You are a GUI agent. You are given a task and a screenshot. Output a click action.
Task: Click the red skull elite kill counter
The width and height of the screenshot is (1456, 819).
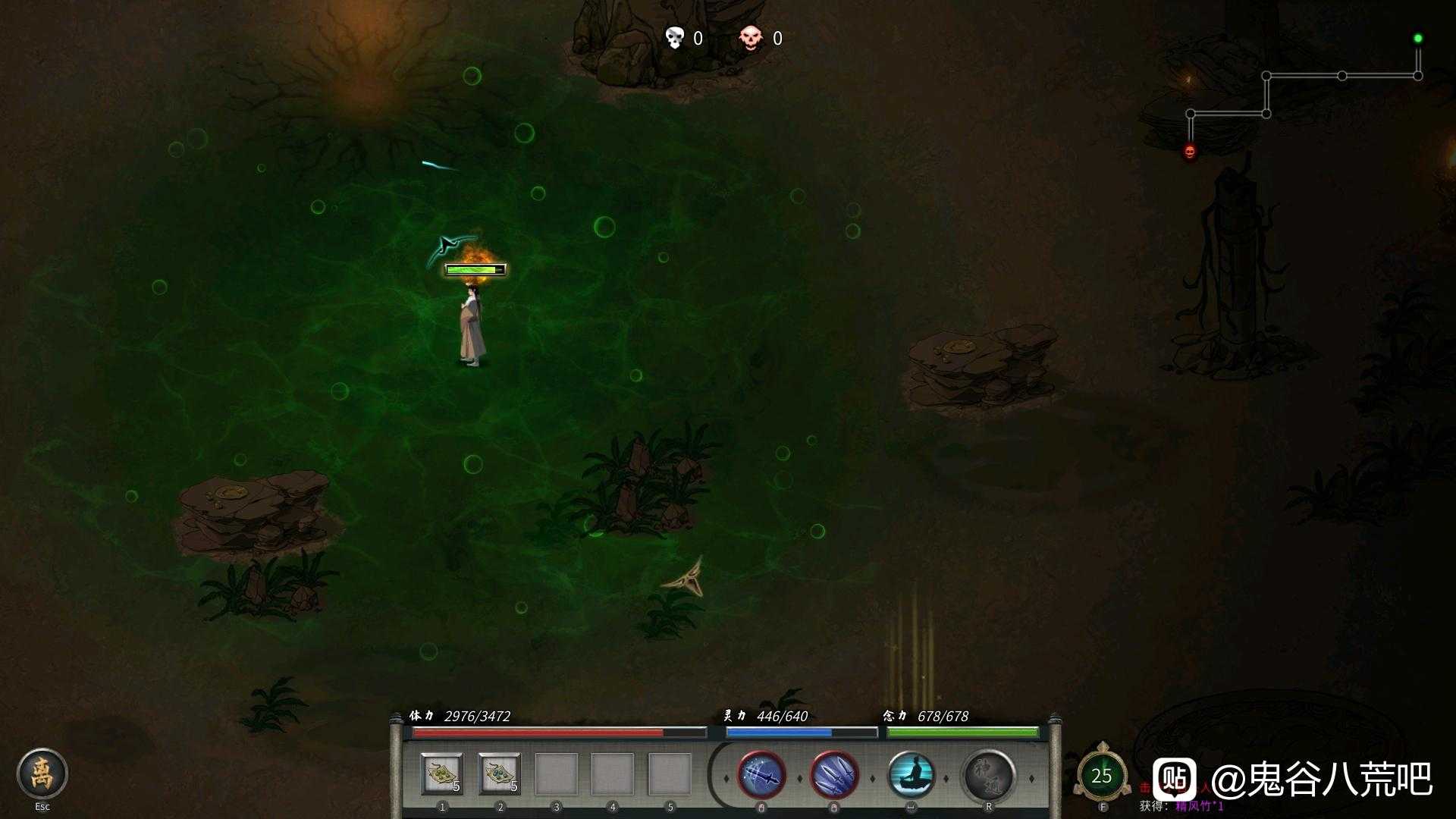pyautogui.click(x=750, y=38)
